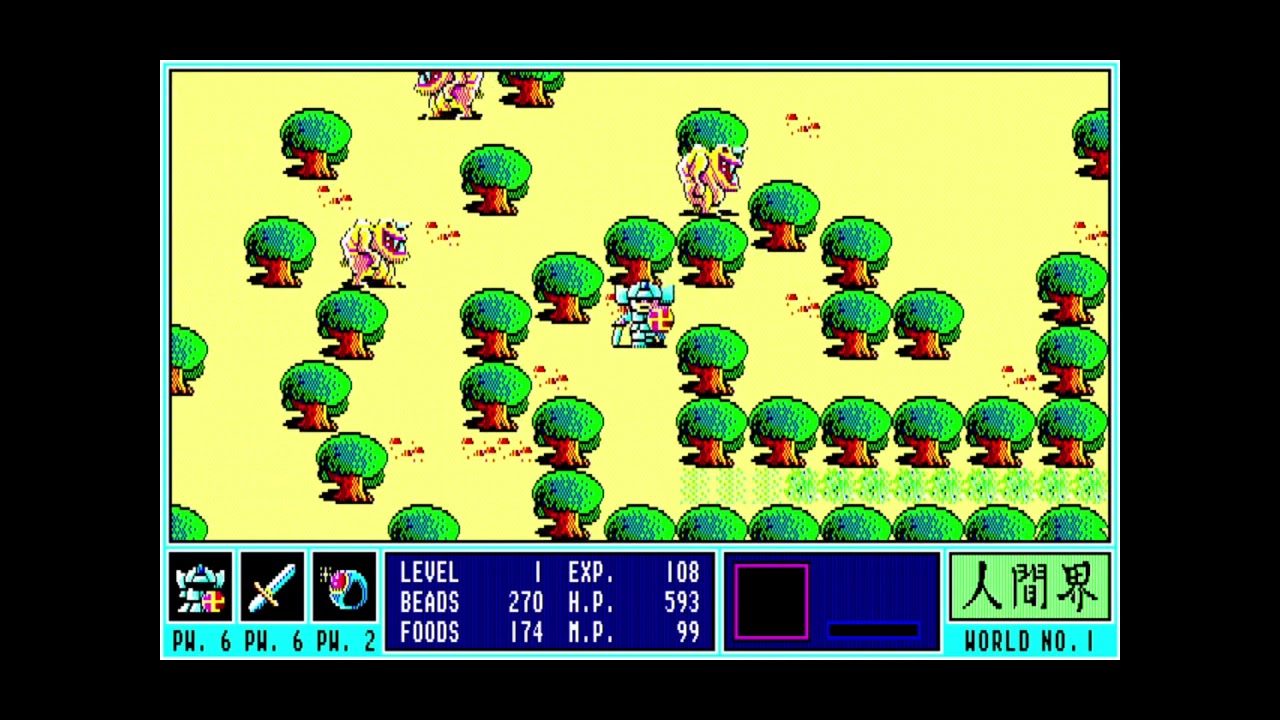Toggle the sword's PW. 6 indicator
Viewport: 1280px width, 720px height.
click(x=270, y=635)
